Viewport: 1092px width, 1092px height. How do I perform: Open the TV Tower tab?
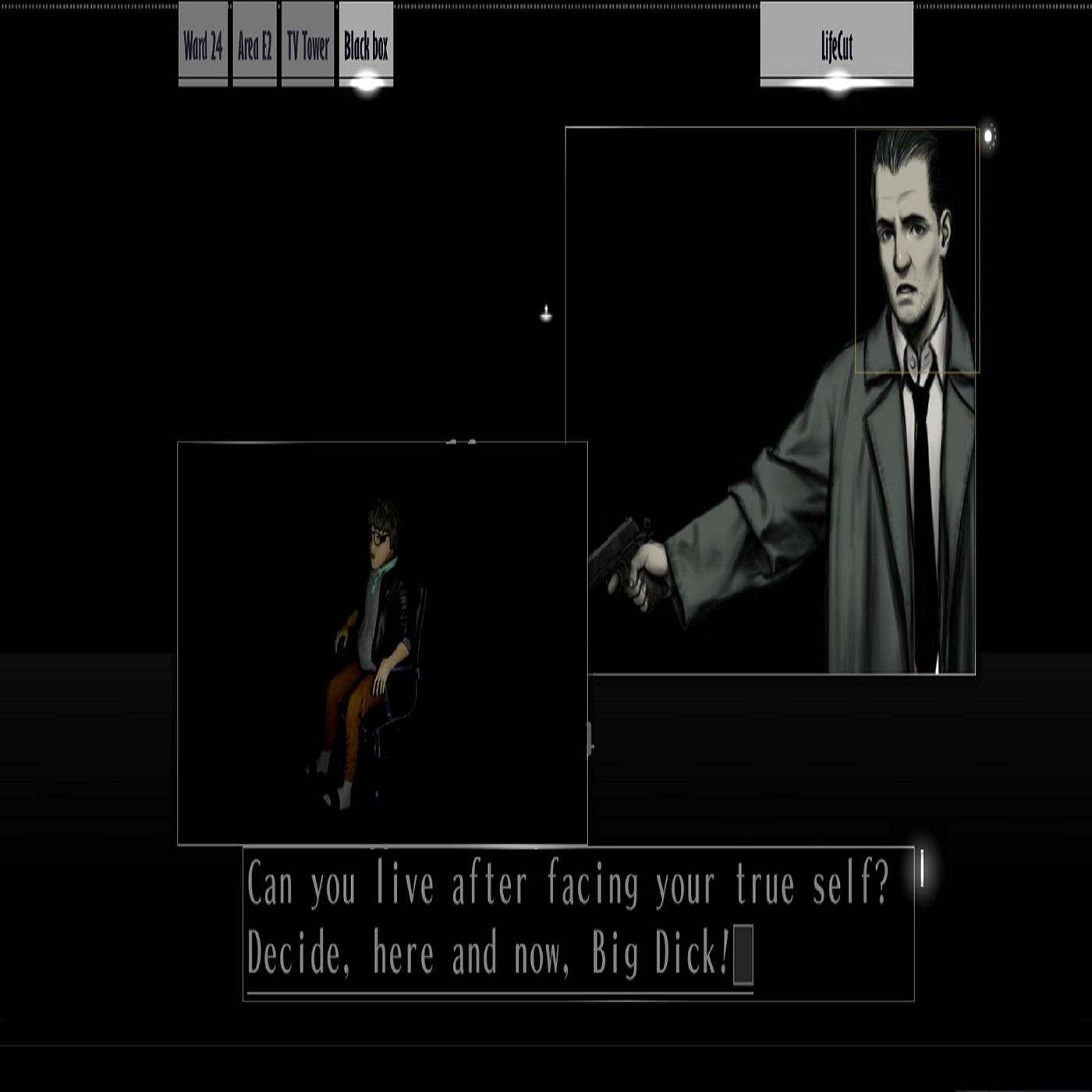click(x=308, y=45)
